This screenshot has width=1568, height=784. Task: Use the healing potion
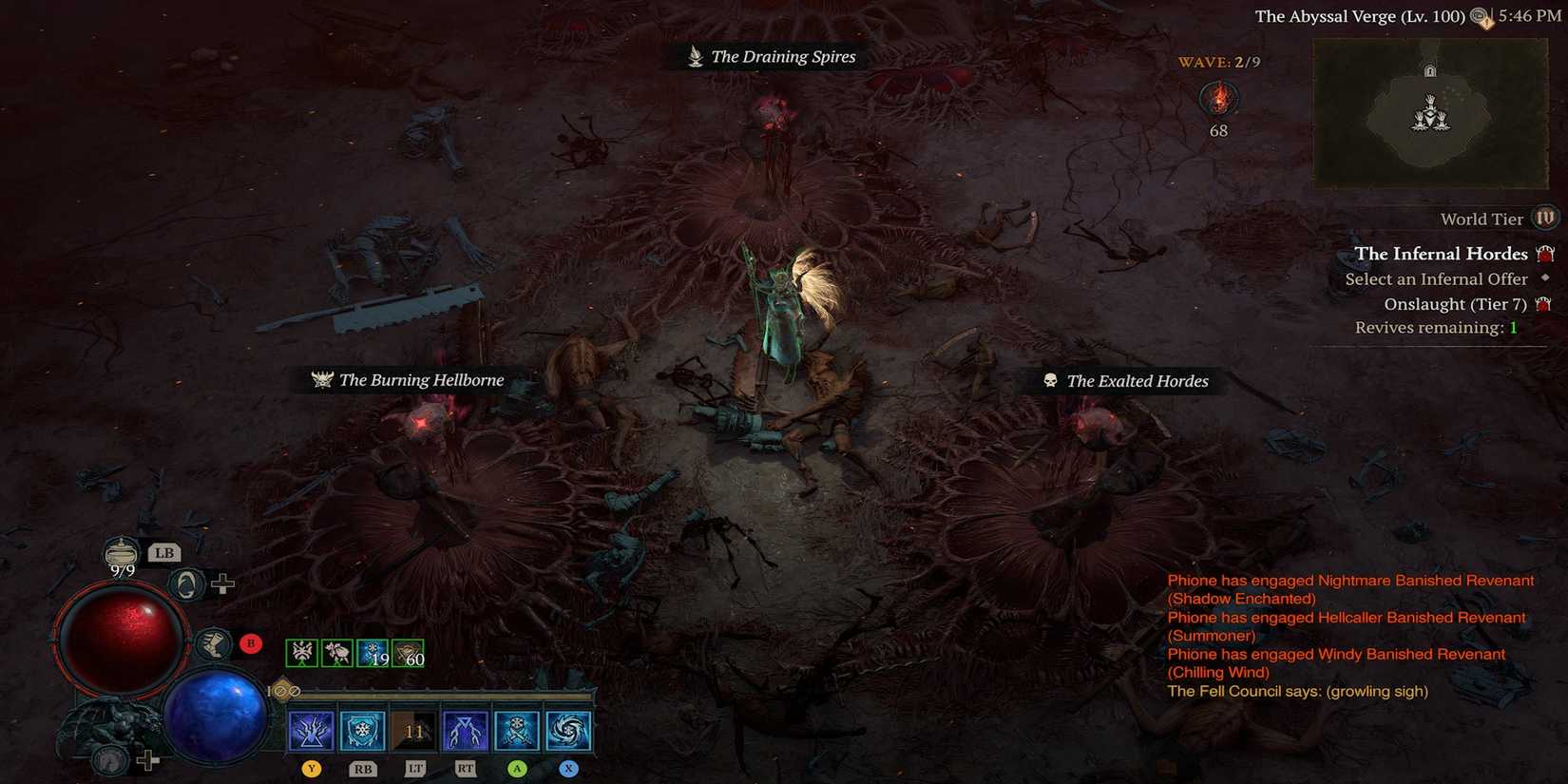(x=122, y=552)
